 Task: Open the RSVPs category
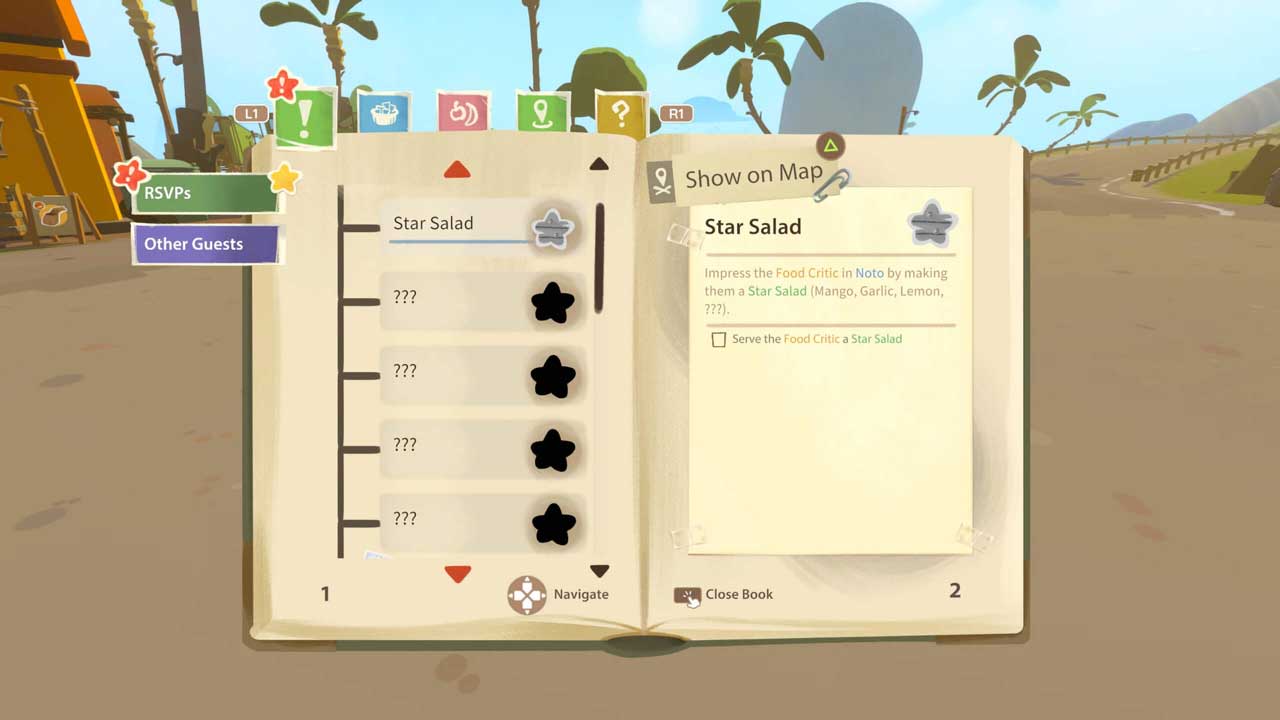(204, 193)
